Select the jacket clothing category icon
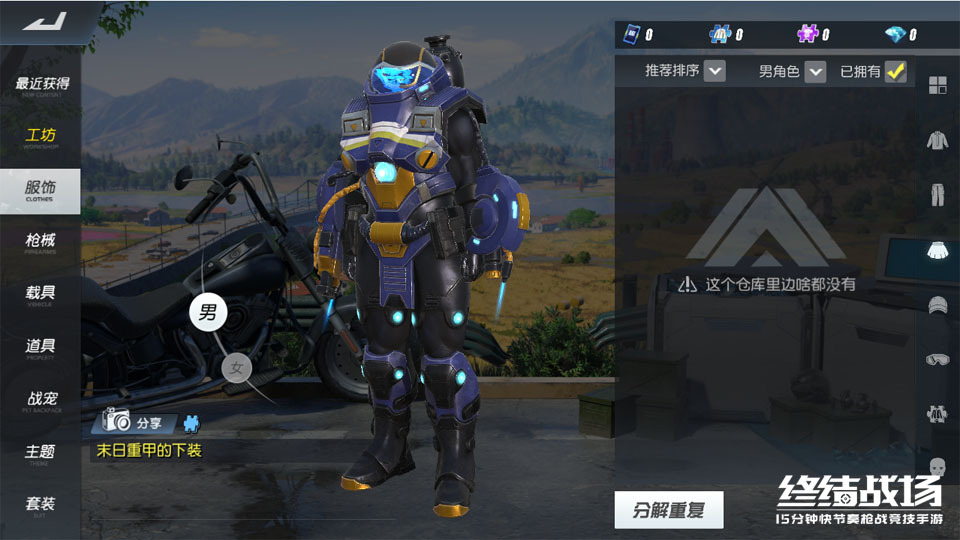Image resolution: width=960 pixels, height=540 pixels. pyautogui.click(x=937, y=140)
